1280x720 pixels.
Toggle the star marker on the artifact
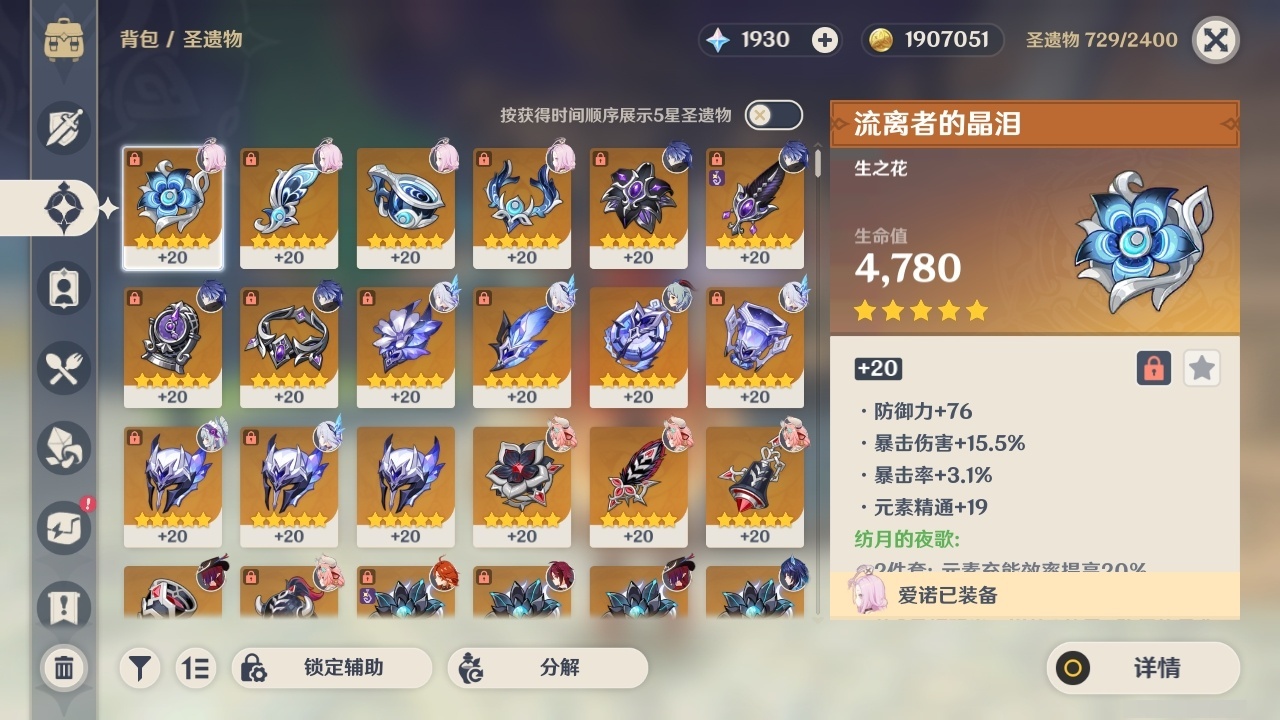pos(1201,368)
